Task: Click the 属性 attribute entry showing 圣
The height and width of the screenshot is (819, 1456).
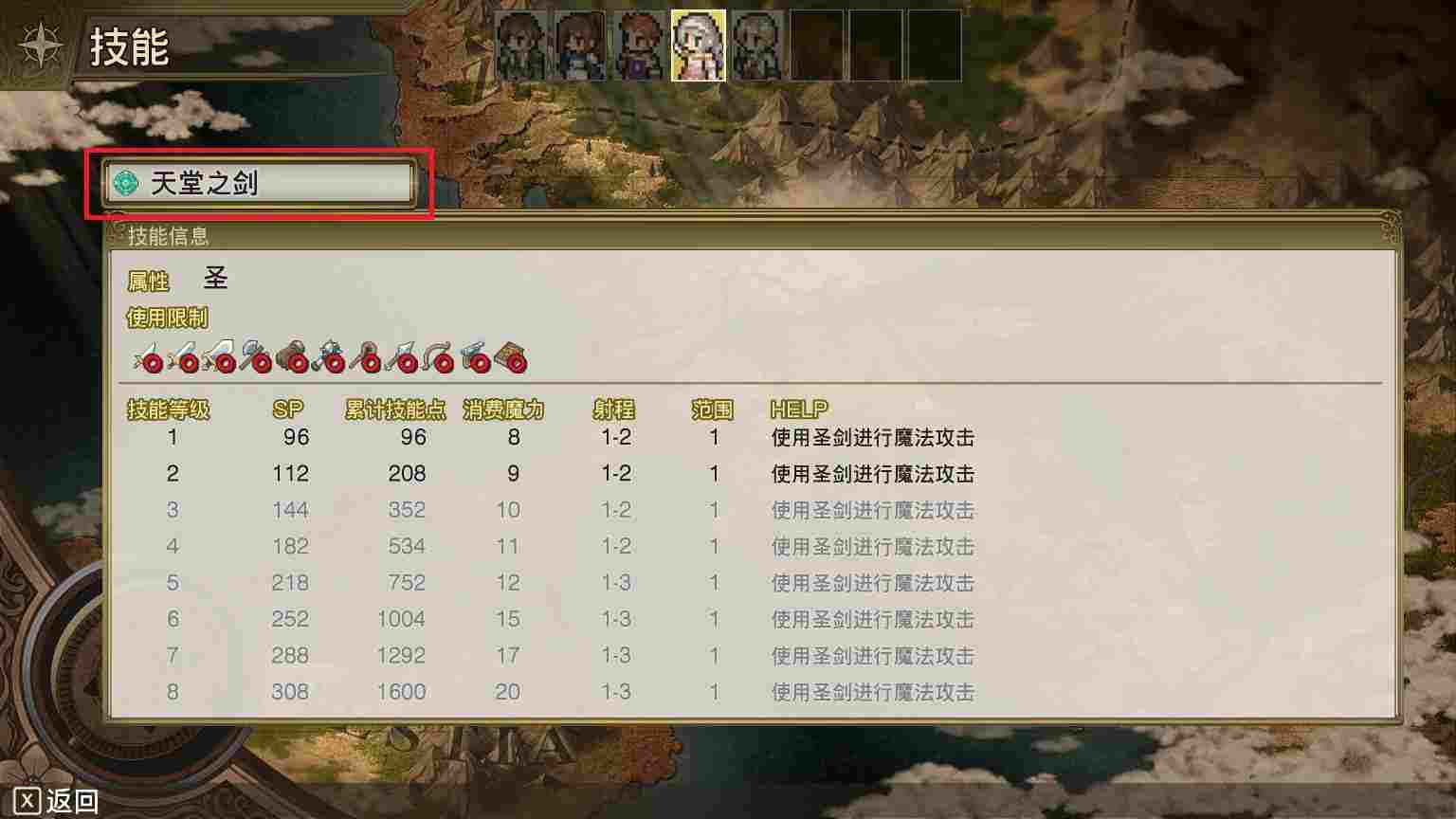Action: [x=180, y=279]
